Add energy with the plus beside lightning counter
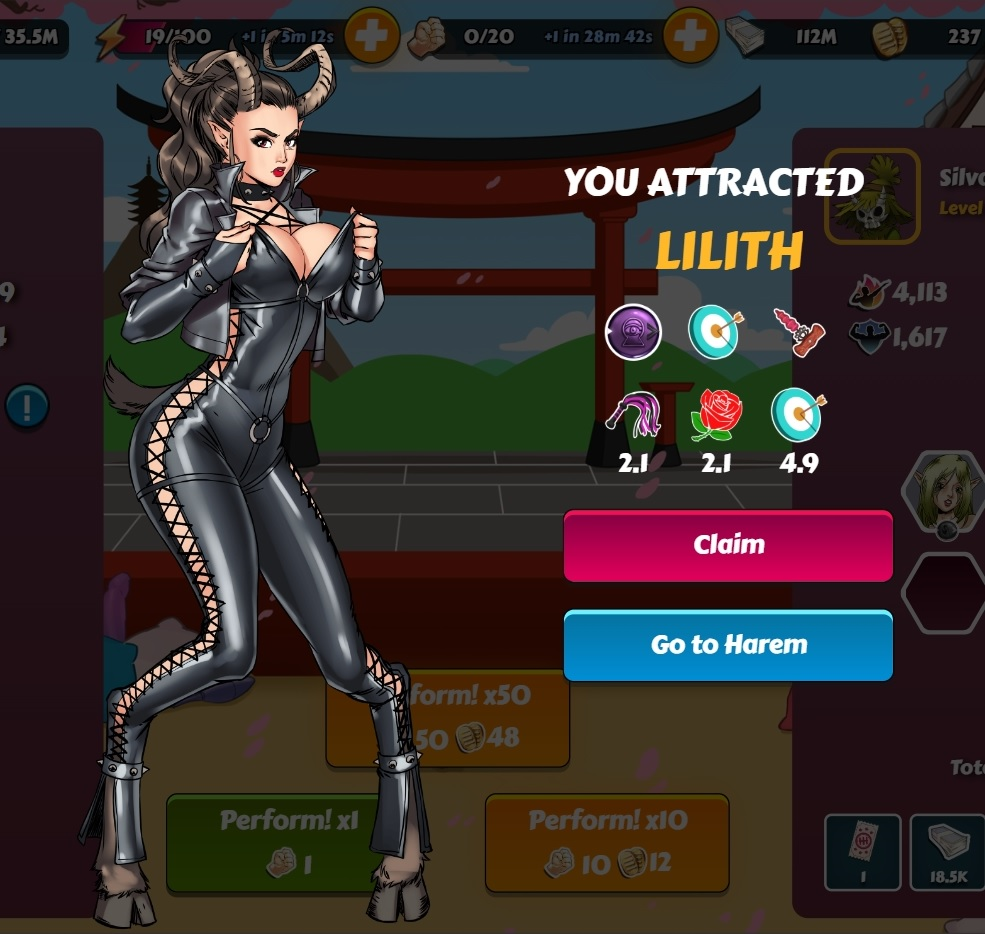Image resolution: width=985 pixels, height=934 pixels. [371, 37]
